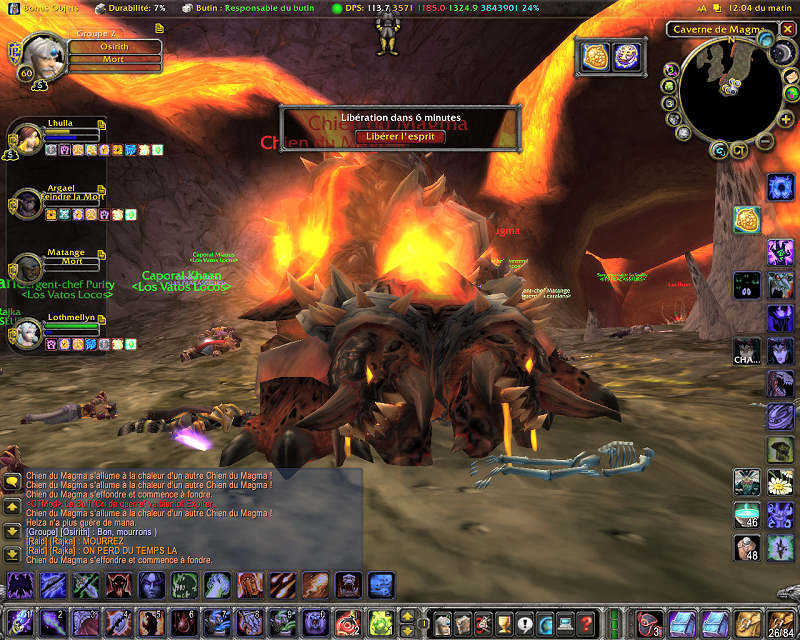Target party member Lothmellyn's portrait

pyautogui.click(x=27, y=331)
